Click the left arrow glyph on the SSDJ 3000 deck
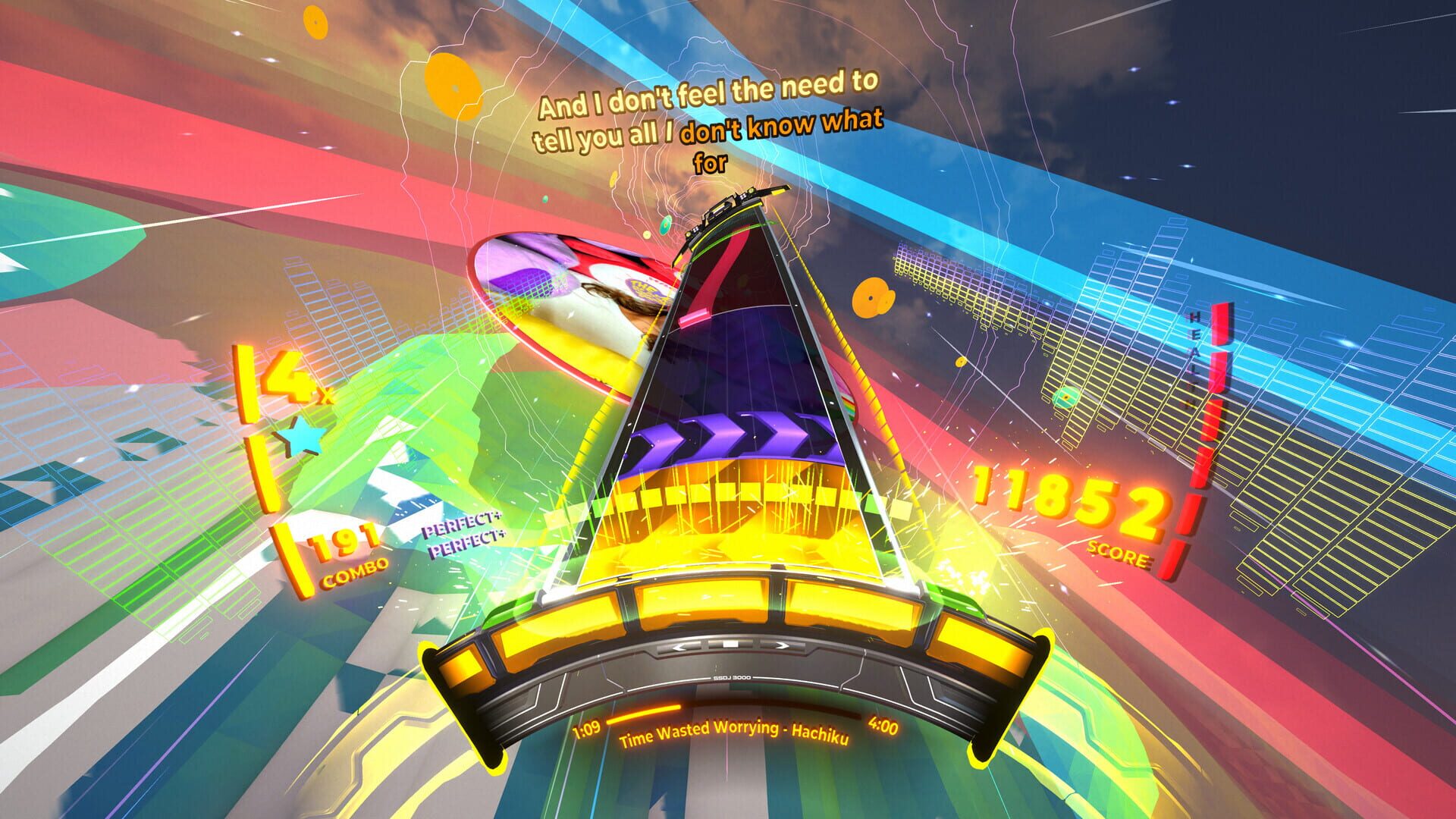The width and height of the screenshot is (1456, 819). coord(682,647)
